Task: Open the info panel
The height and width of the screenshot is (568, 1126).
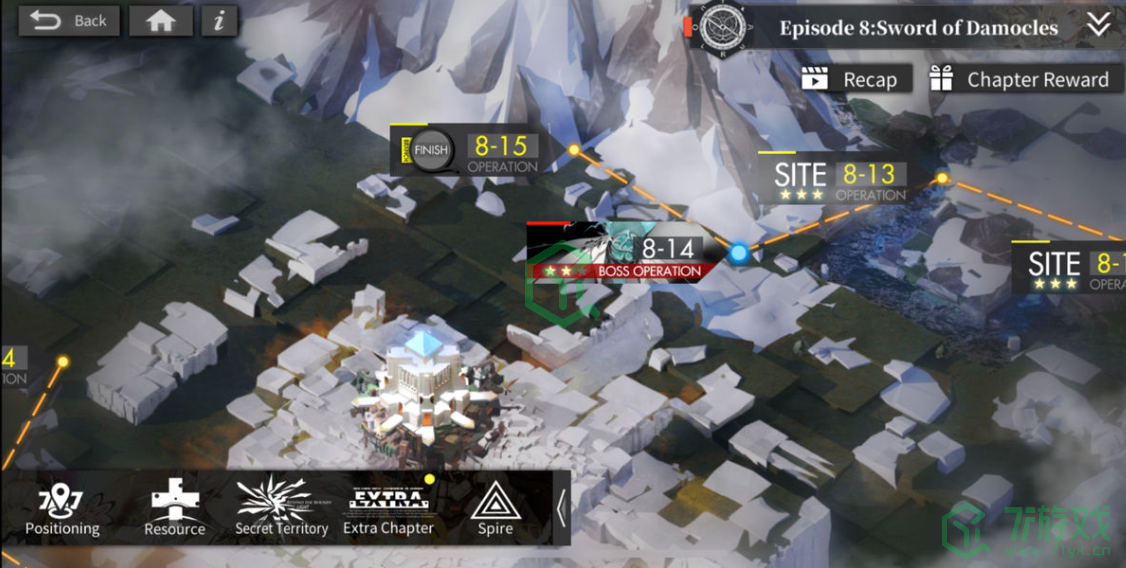Action: (x=219, y=21)
